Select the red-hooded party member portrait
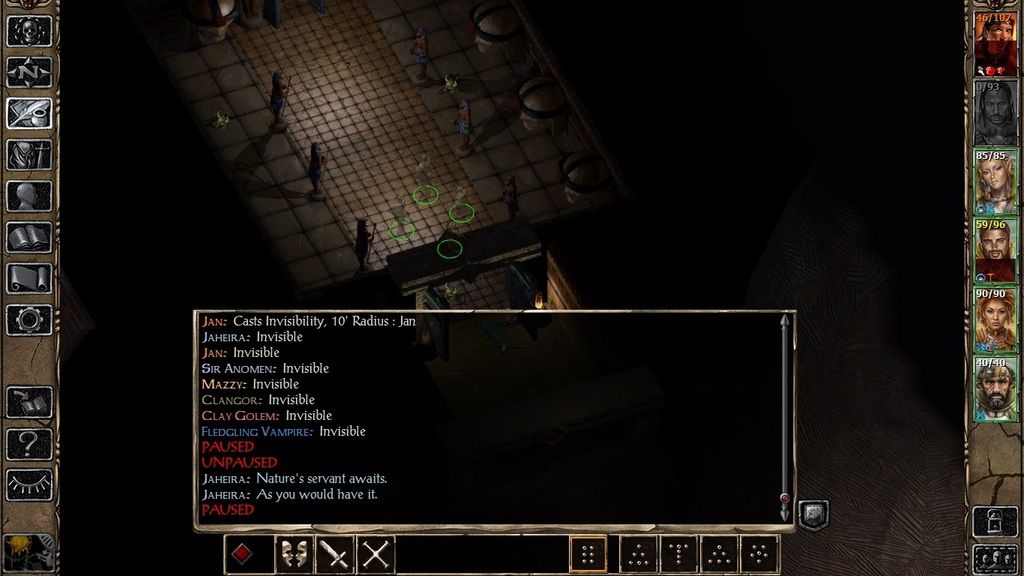1024x576 pixels. 995,44
